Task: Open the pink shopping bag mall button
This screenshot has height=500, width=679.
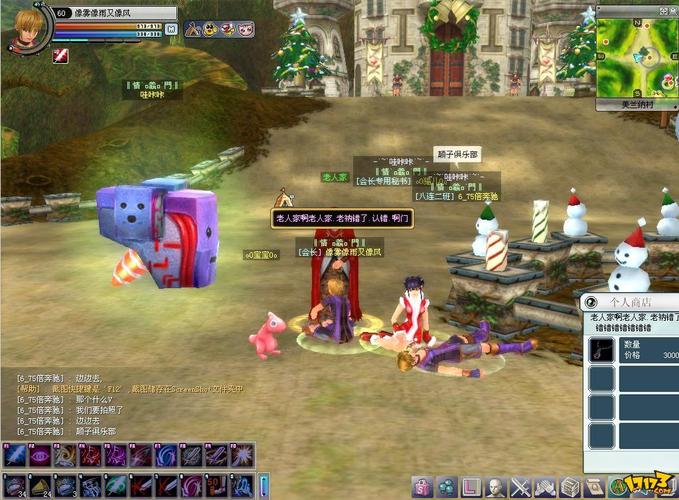Action: click(x=422, y=487)
